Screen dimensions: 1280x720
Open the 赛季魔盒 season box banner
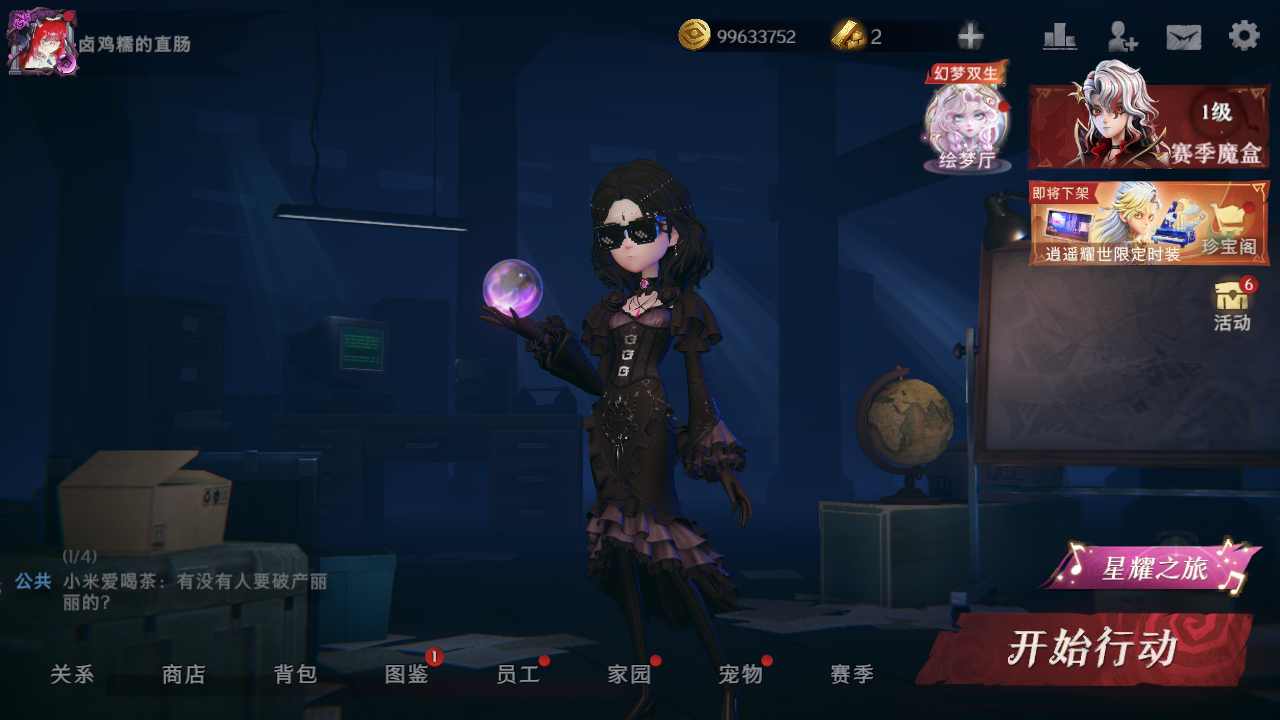click(1149, 126)
